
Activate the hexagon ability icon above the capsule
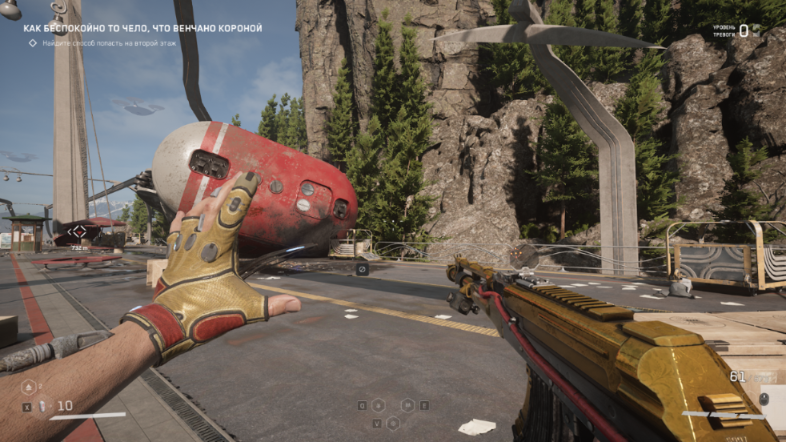28,387
